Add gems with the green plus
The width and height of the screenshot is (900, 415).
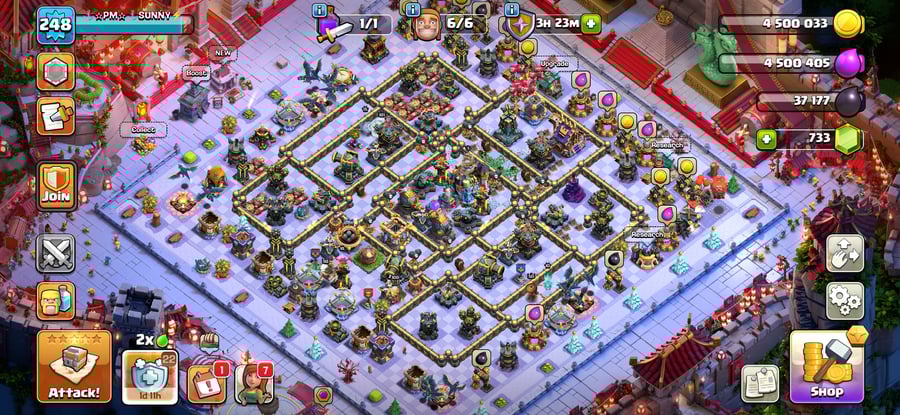767,138
